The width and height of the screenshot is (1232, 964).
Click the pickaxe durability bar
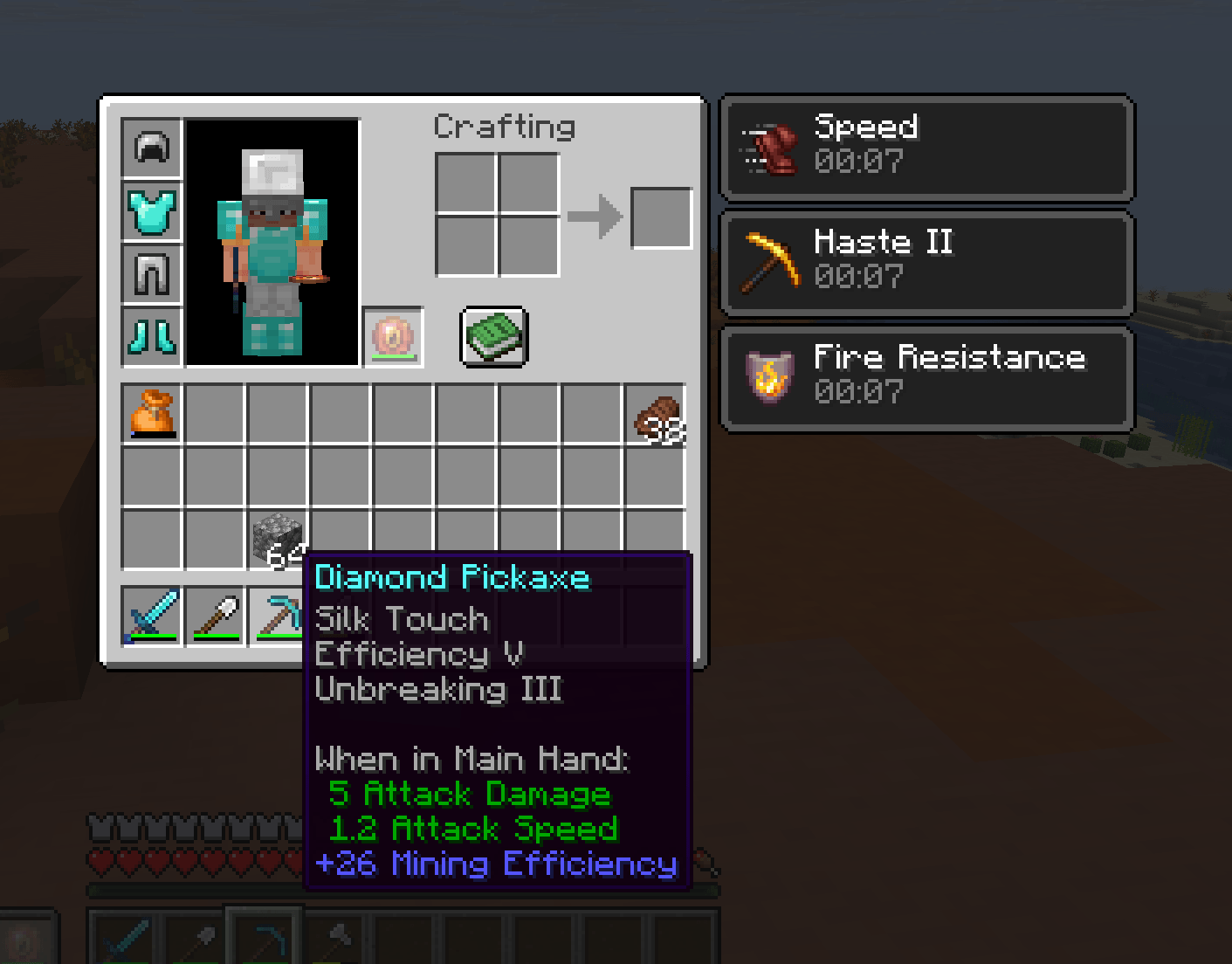(279, 637)
